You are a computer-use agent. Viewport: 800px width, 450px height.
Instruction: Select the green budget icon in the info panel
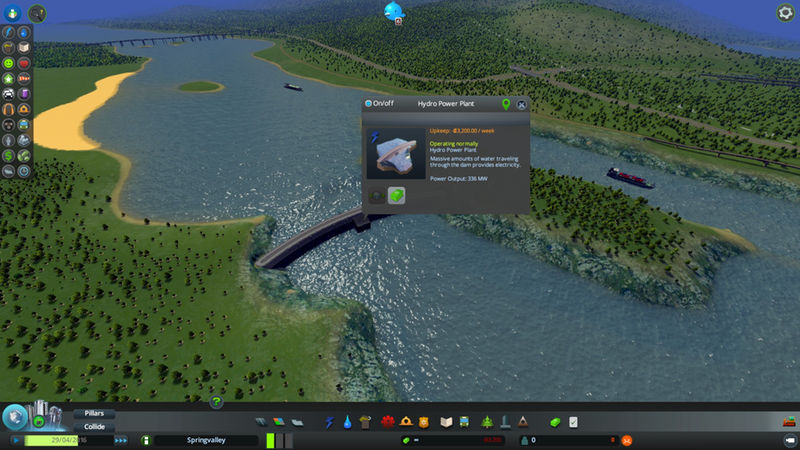coord(396,196)
